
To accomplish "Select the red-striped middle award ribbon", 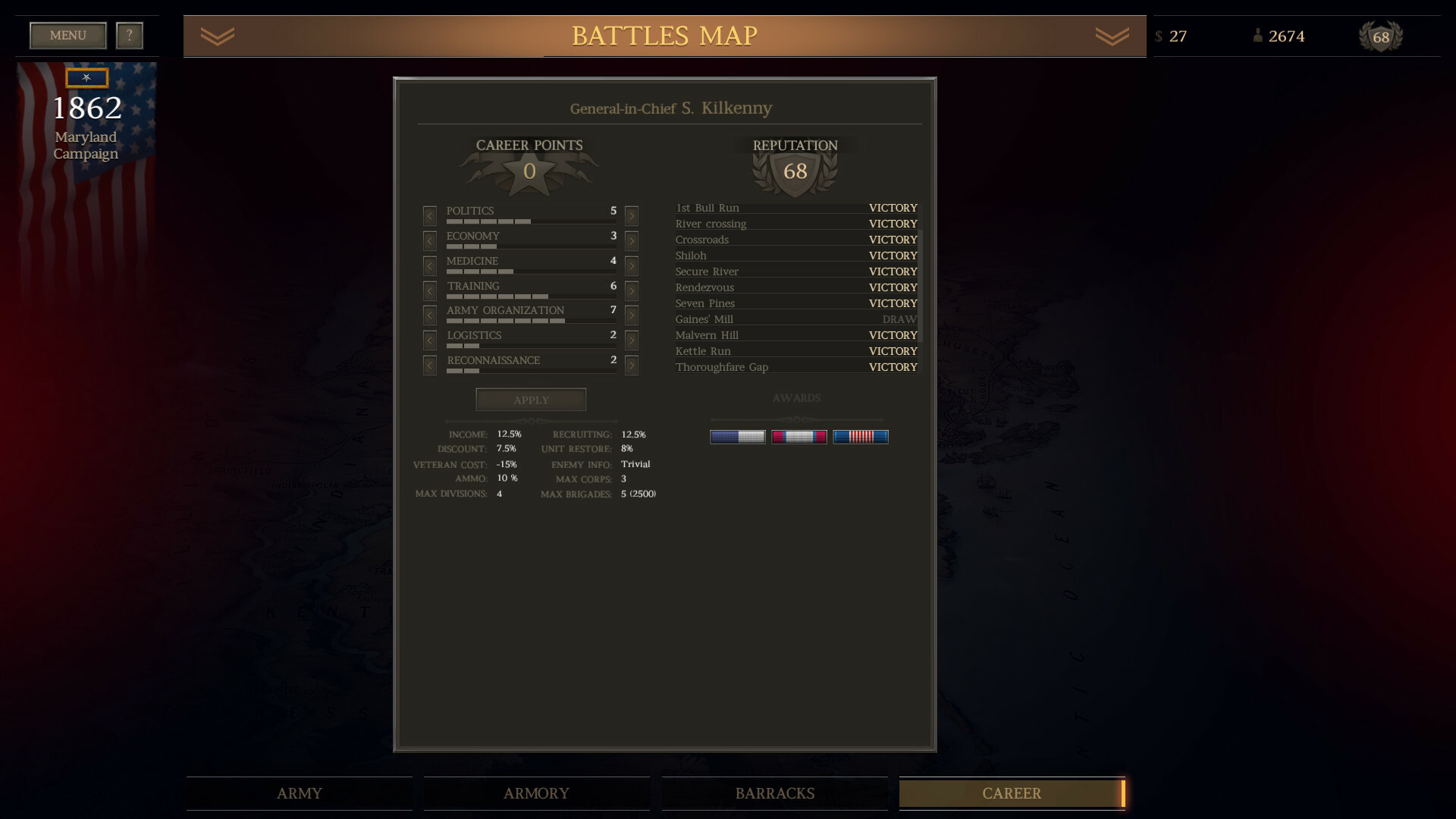I will point(799,435).
